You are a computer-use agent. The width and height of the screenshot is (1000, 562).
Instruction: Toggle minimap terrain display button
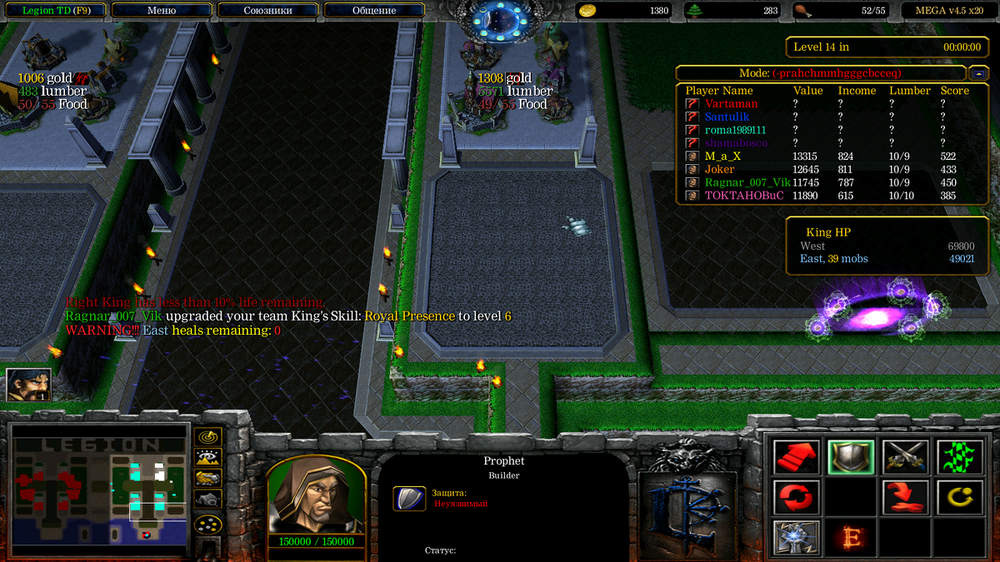(208, 459)
